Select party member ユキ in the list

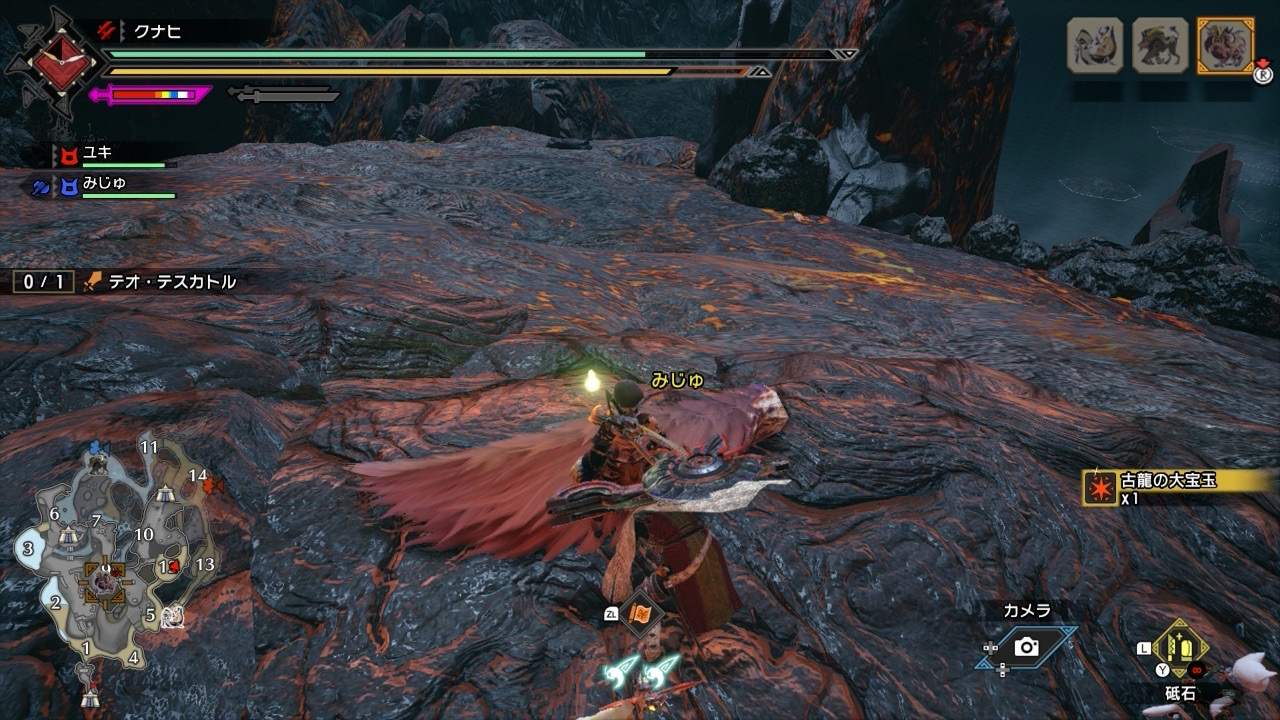point(98,153)
